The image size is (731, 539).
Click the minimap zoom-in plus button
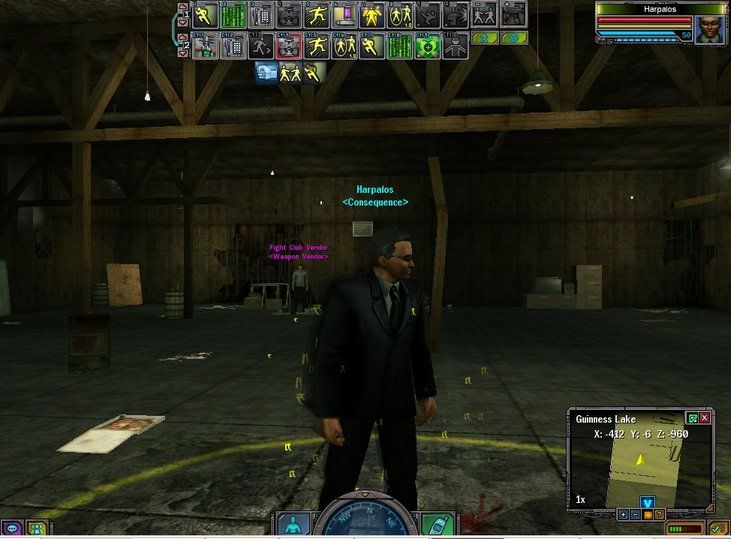(x=624, y=514)
